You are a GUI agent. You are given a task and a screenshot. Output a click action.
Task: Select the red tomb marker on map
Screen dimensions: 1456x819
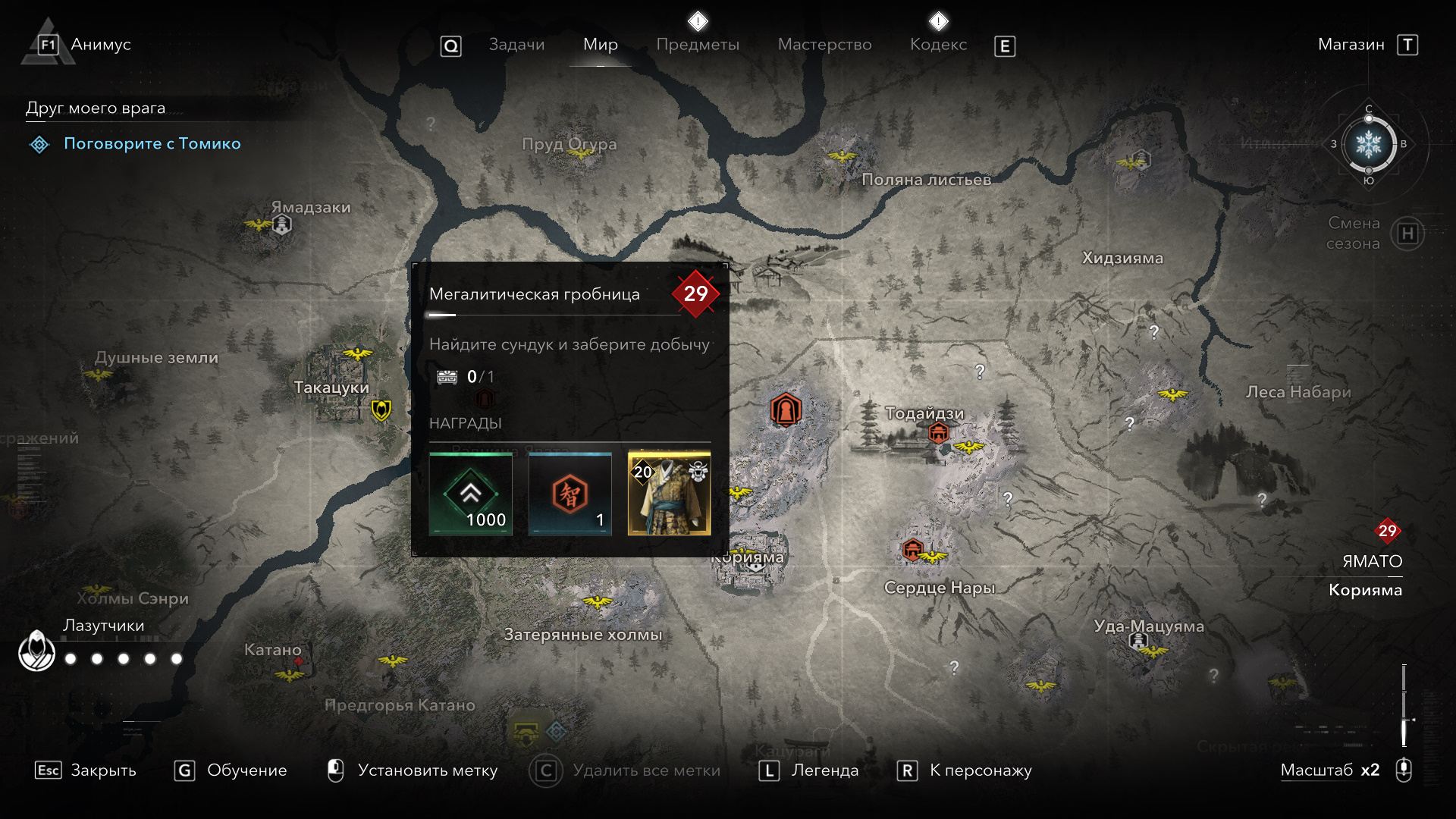(786, 410)
